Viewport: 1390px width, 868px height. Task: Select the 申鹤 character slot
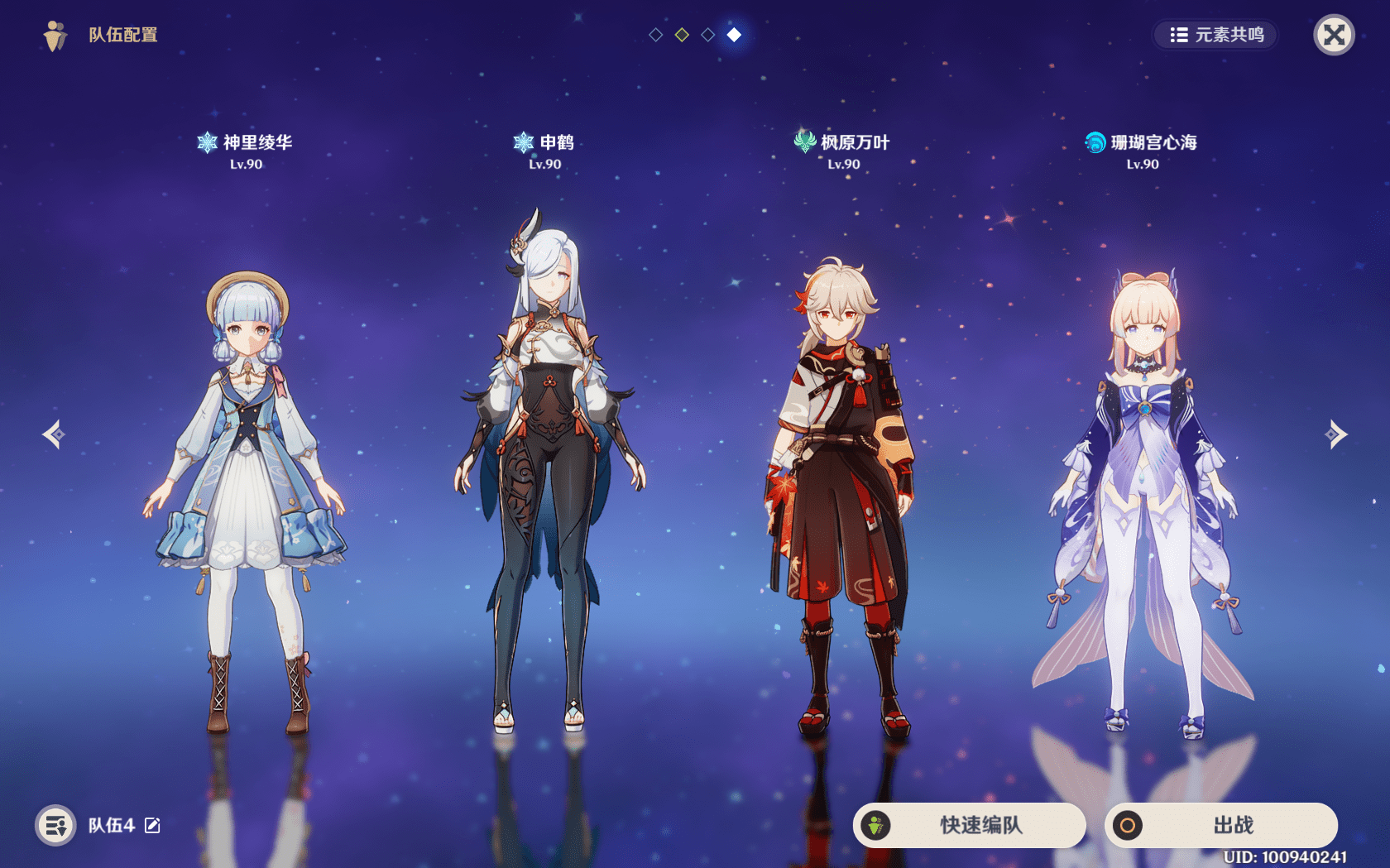pos(544,480)
